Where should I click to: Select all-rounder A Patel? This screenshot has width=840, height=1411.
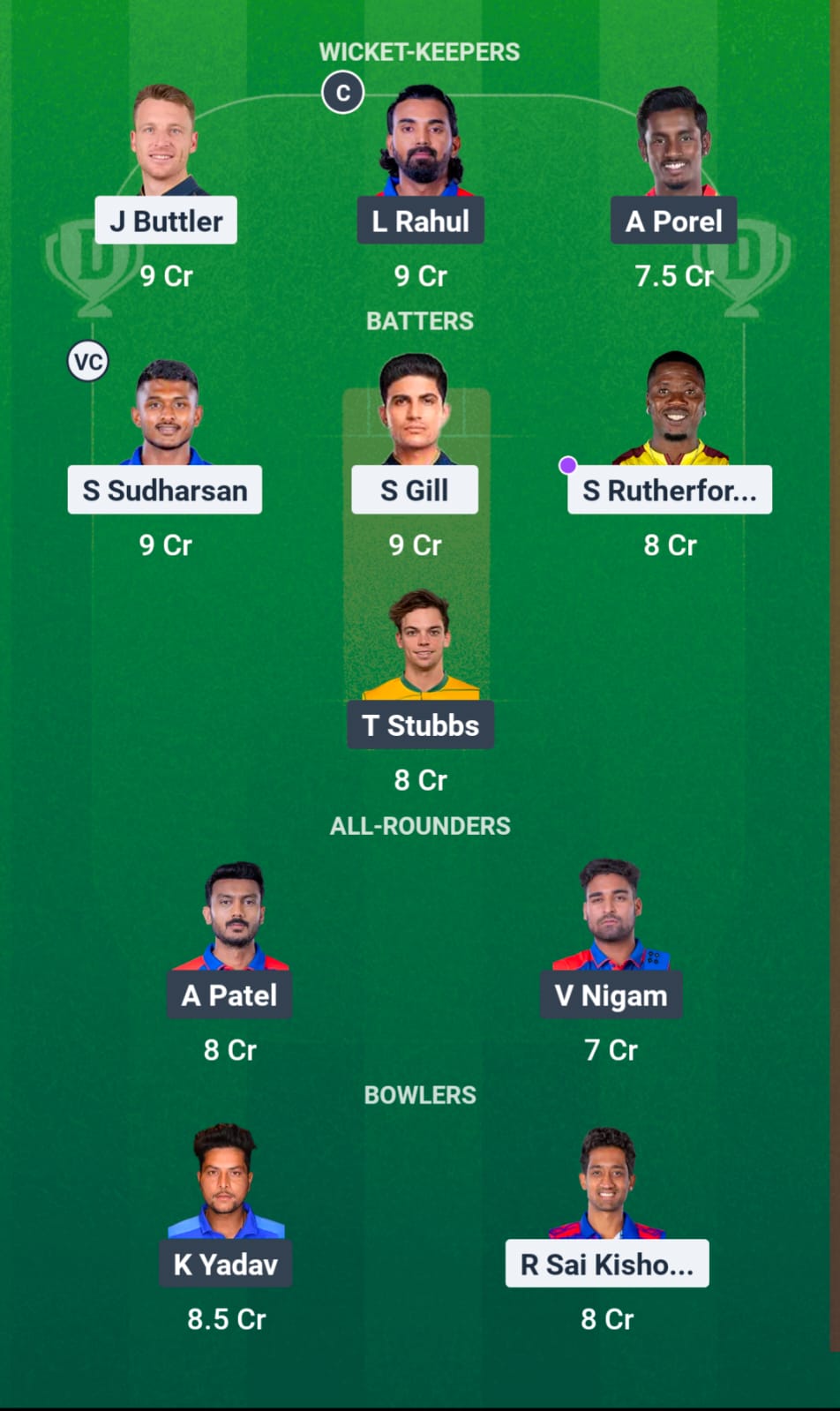click(229, 994)
